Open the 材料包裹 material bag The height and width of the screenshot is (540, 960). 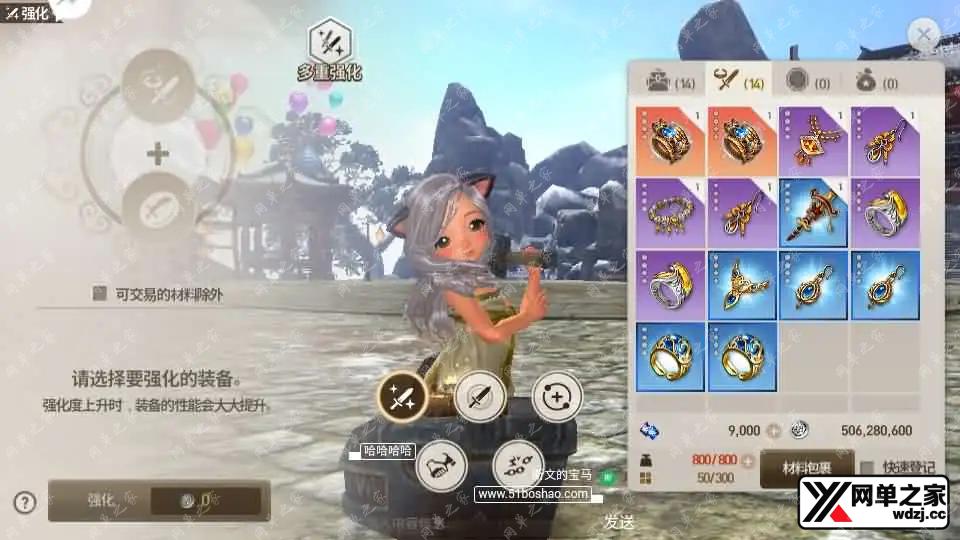pos(806,467)
